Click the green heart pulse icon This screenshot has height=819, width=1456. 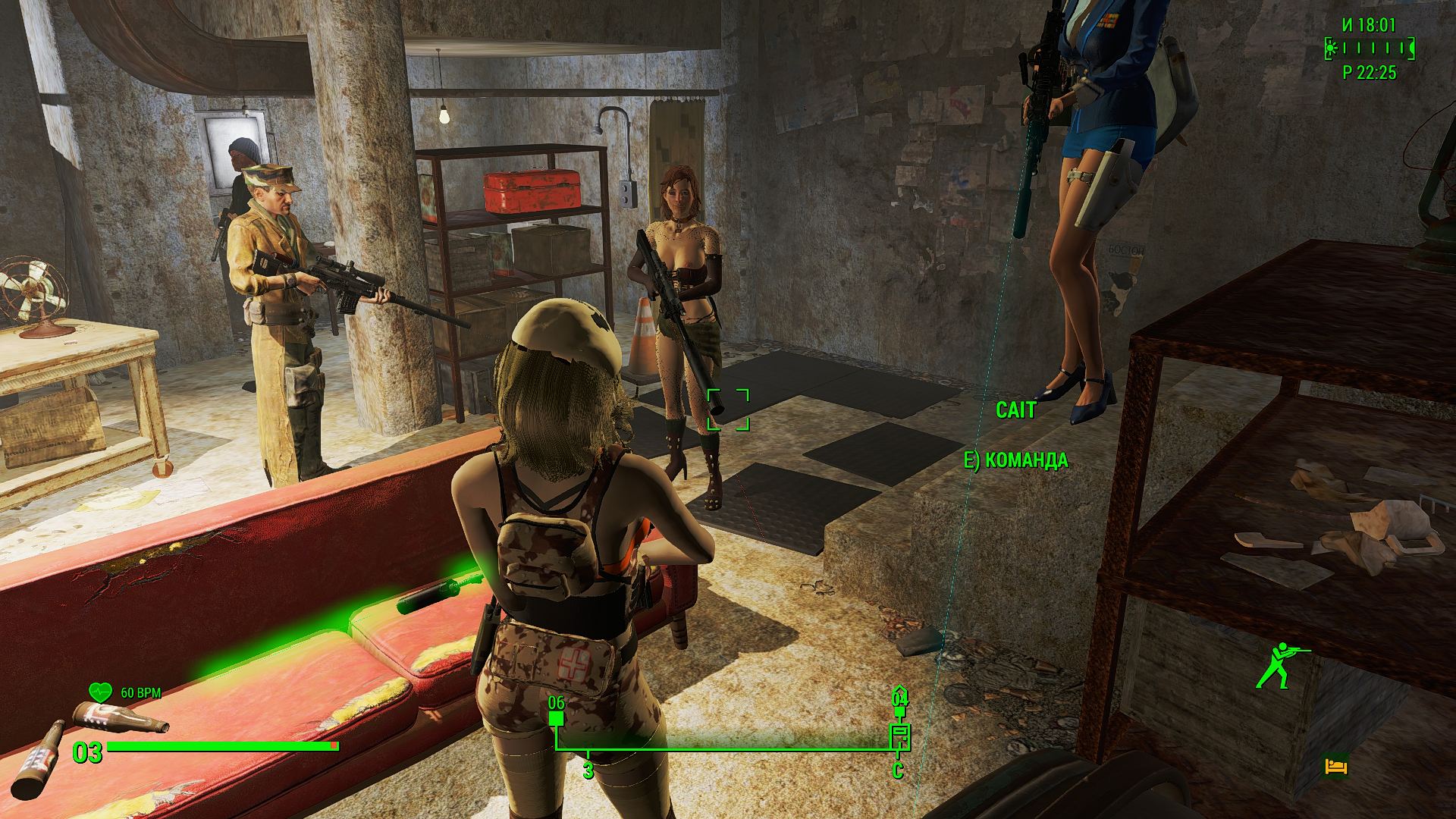100,692
